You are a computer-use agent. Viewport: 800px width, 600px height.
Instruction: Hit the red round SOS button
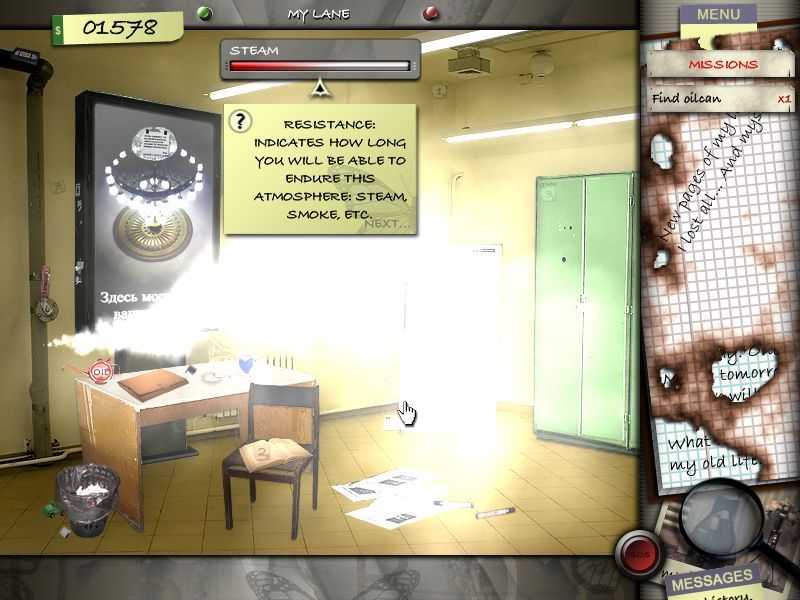click(635, 551)
